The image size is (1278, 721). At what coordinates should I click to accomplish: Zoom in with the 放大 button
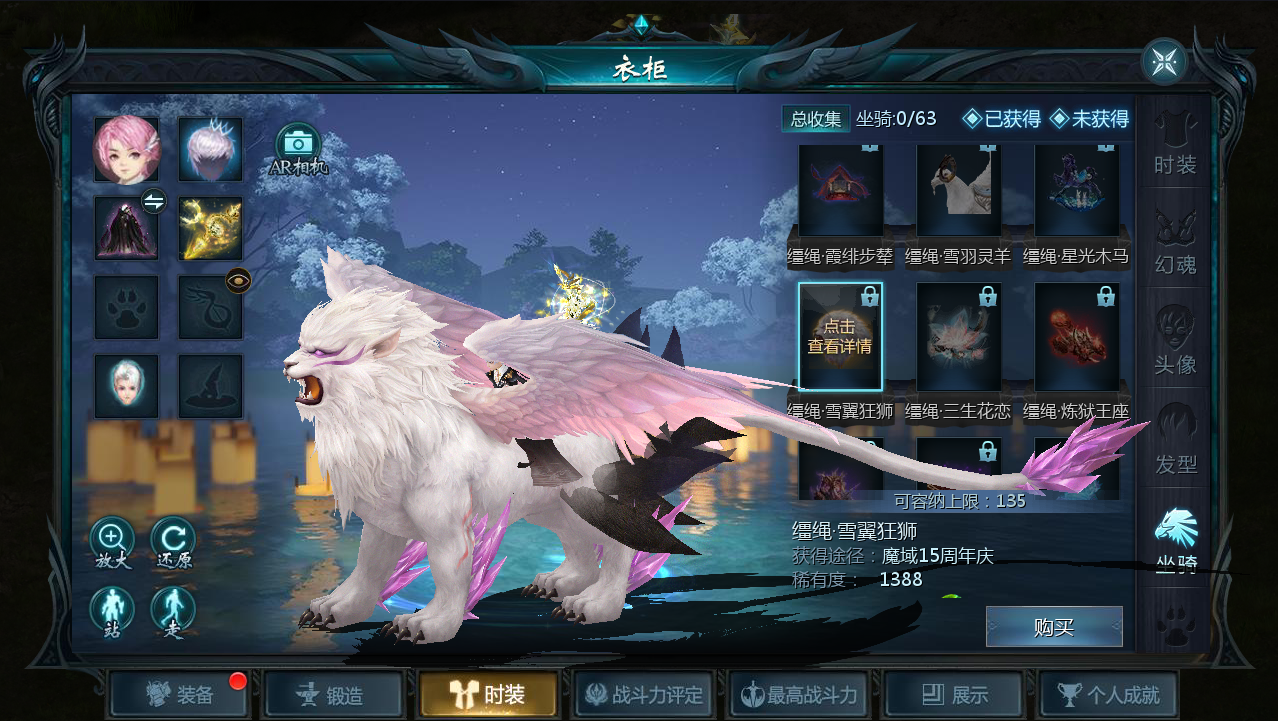[x=113, y=541]
